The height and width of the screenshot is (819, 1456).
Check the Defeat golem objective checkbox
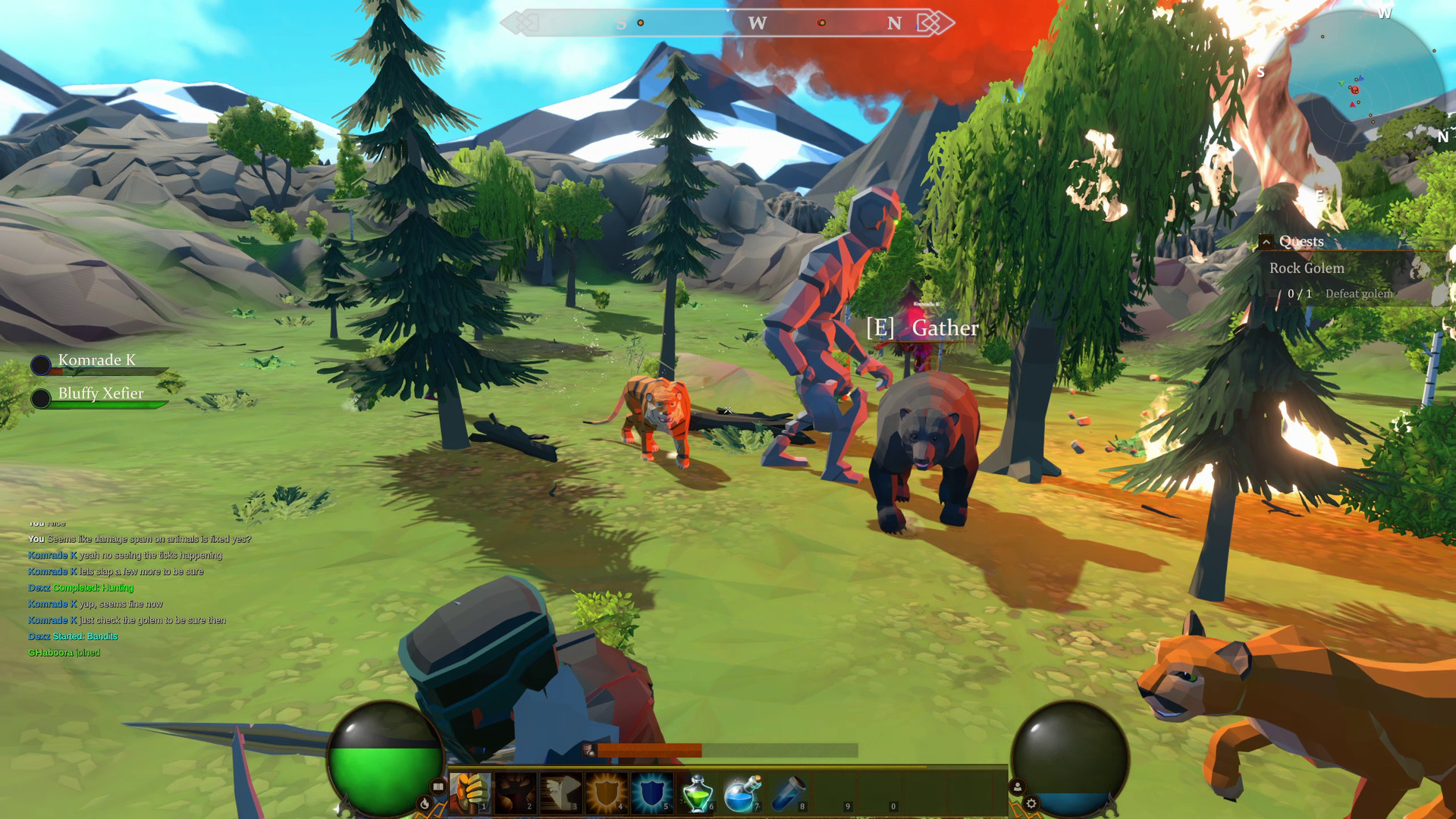pos(1273,293)
